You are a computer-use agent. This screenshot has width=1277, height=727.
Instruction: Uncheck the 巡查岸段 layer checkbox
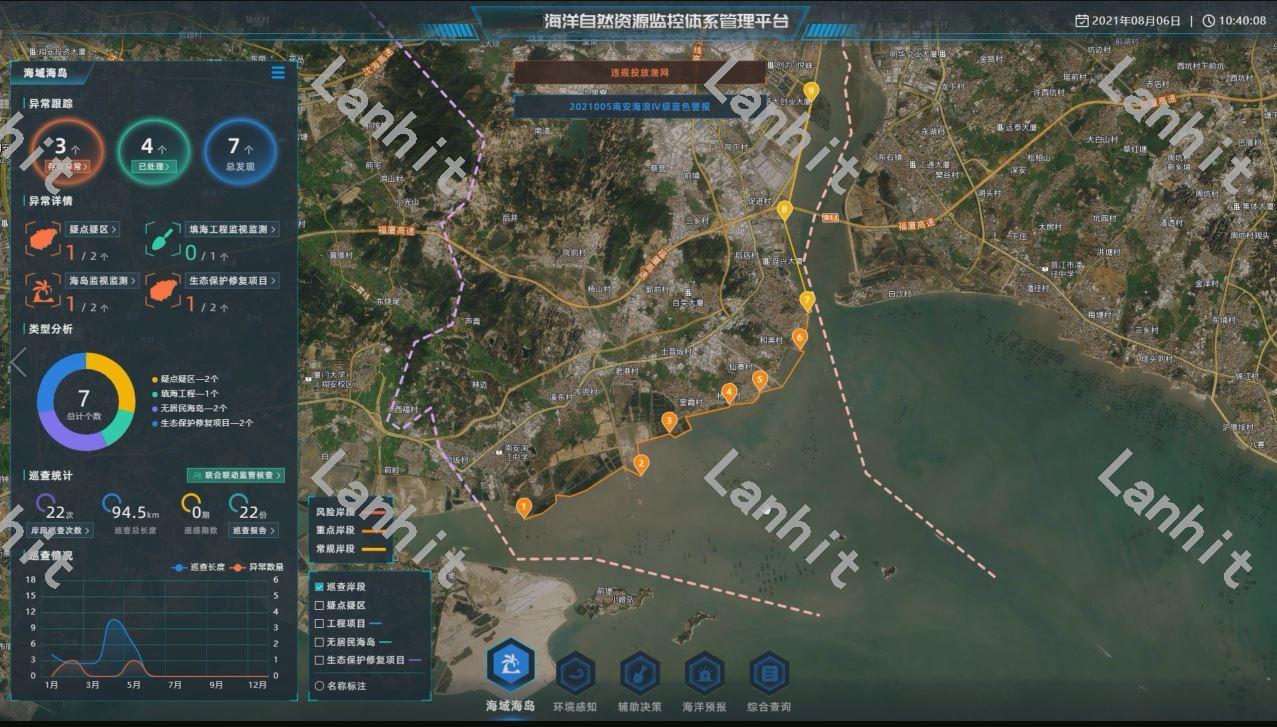point(319,587)
